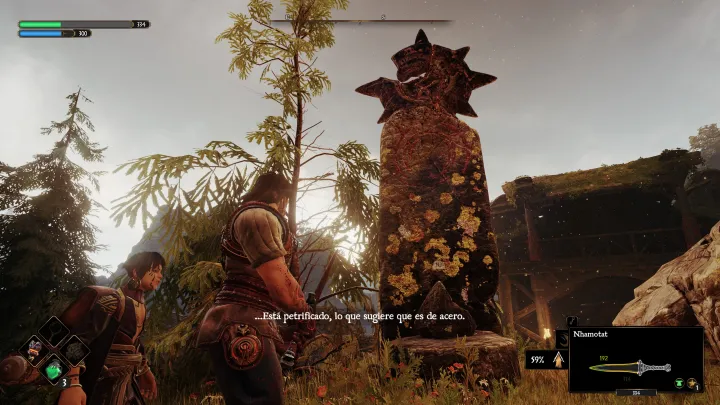The width and height of the screenshot is (720, 405).
Task: Click the small icon above the weapon panel
Action: pos(574,322)
